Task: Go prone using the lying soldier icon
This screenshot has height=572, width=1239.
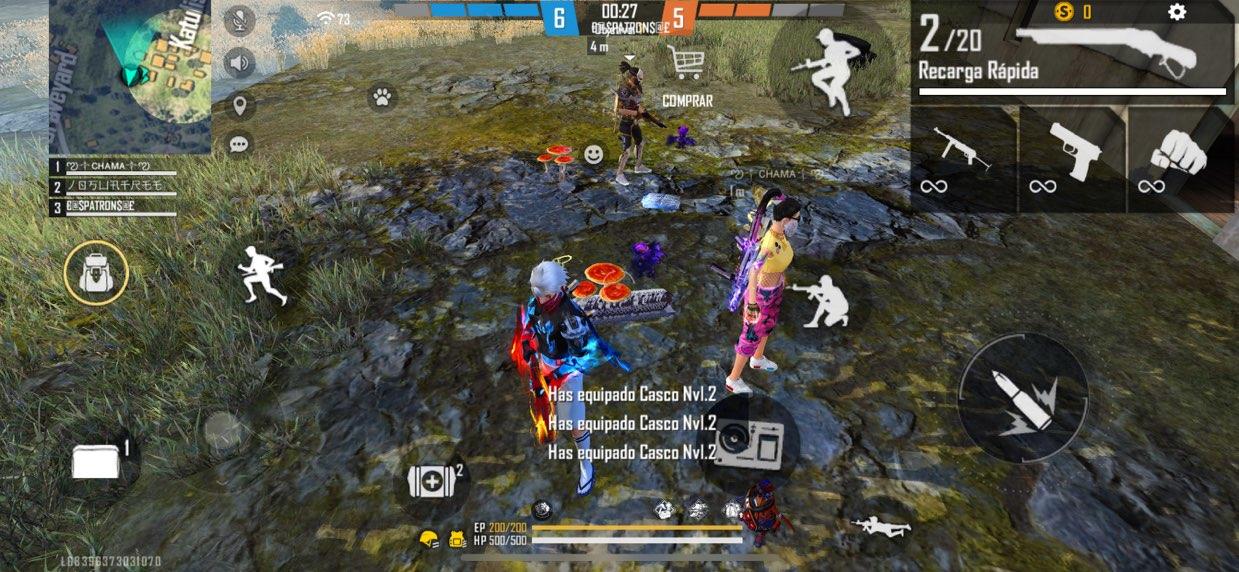Action: click(x=880, y=526)
